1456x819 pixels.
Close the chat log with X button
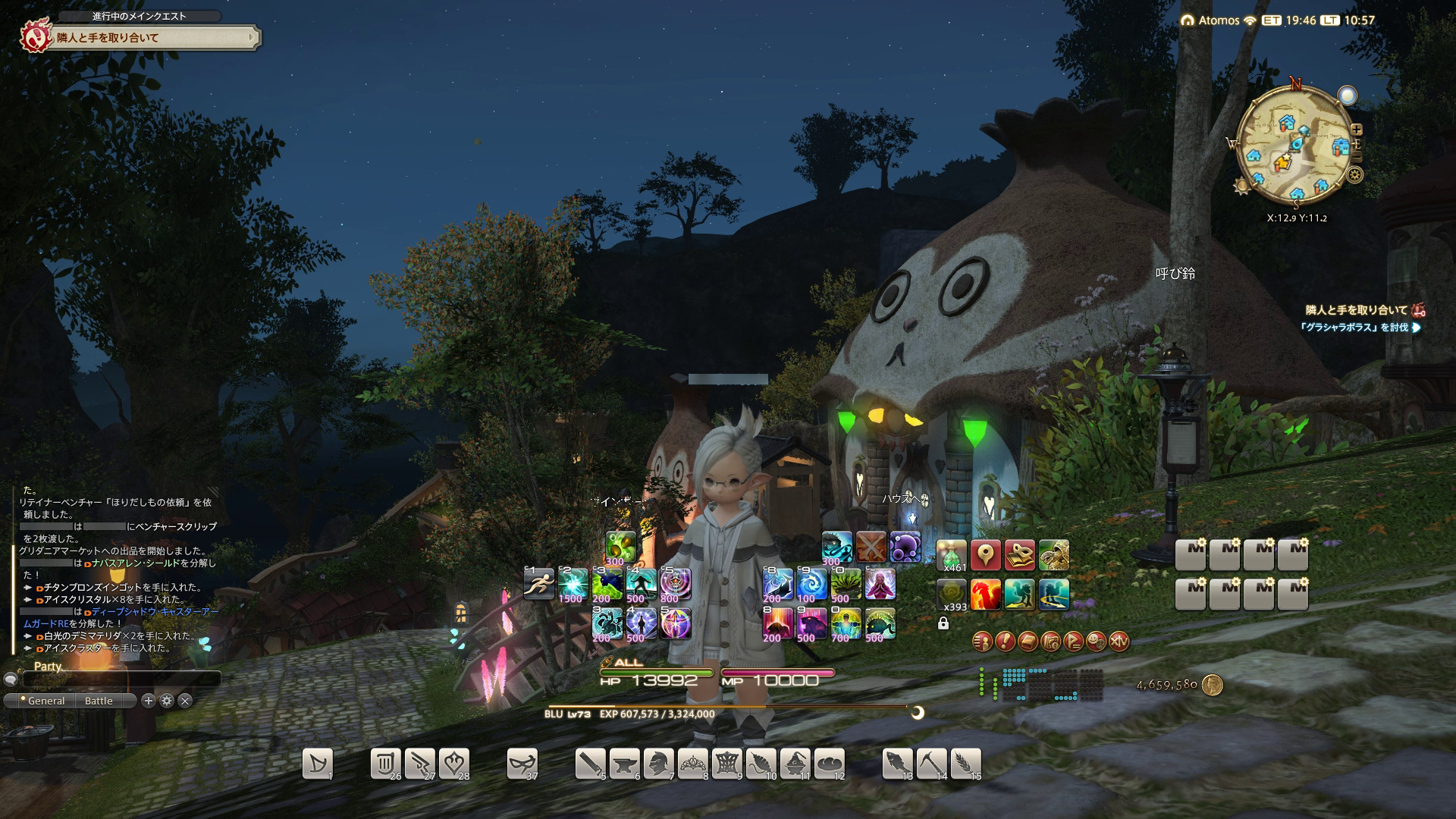pos(185,701)
